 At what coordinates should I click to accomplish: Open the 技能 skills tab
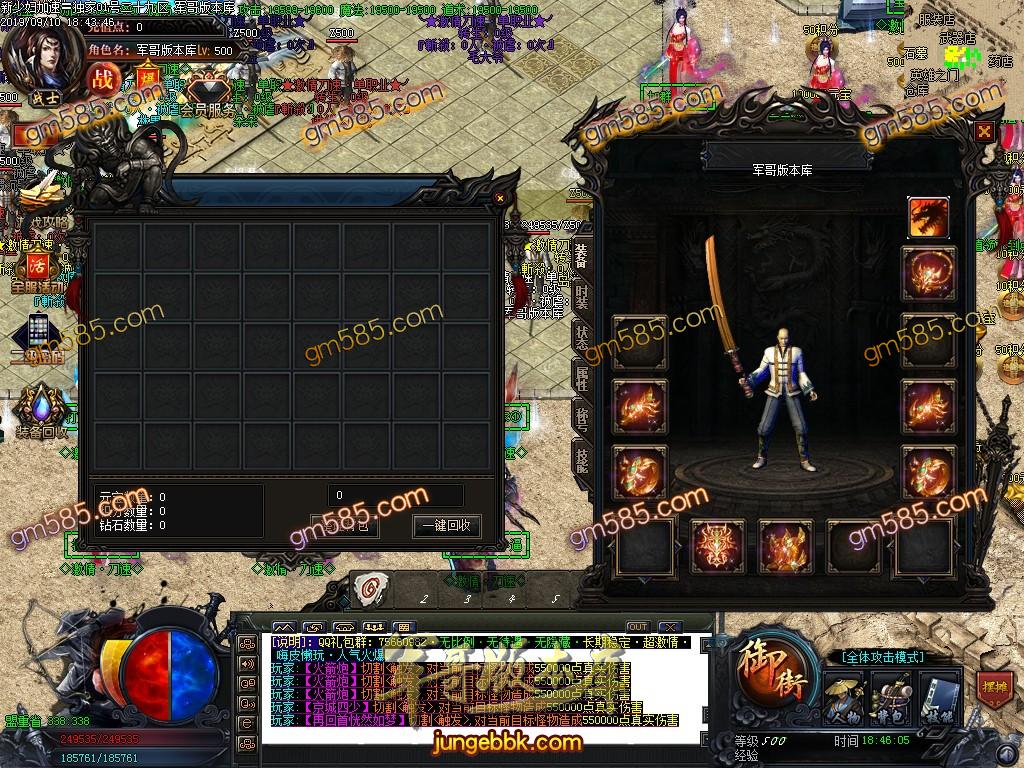click(x=581, y=458)
